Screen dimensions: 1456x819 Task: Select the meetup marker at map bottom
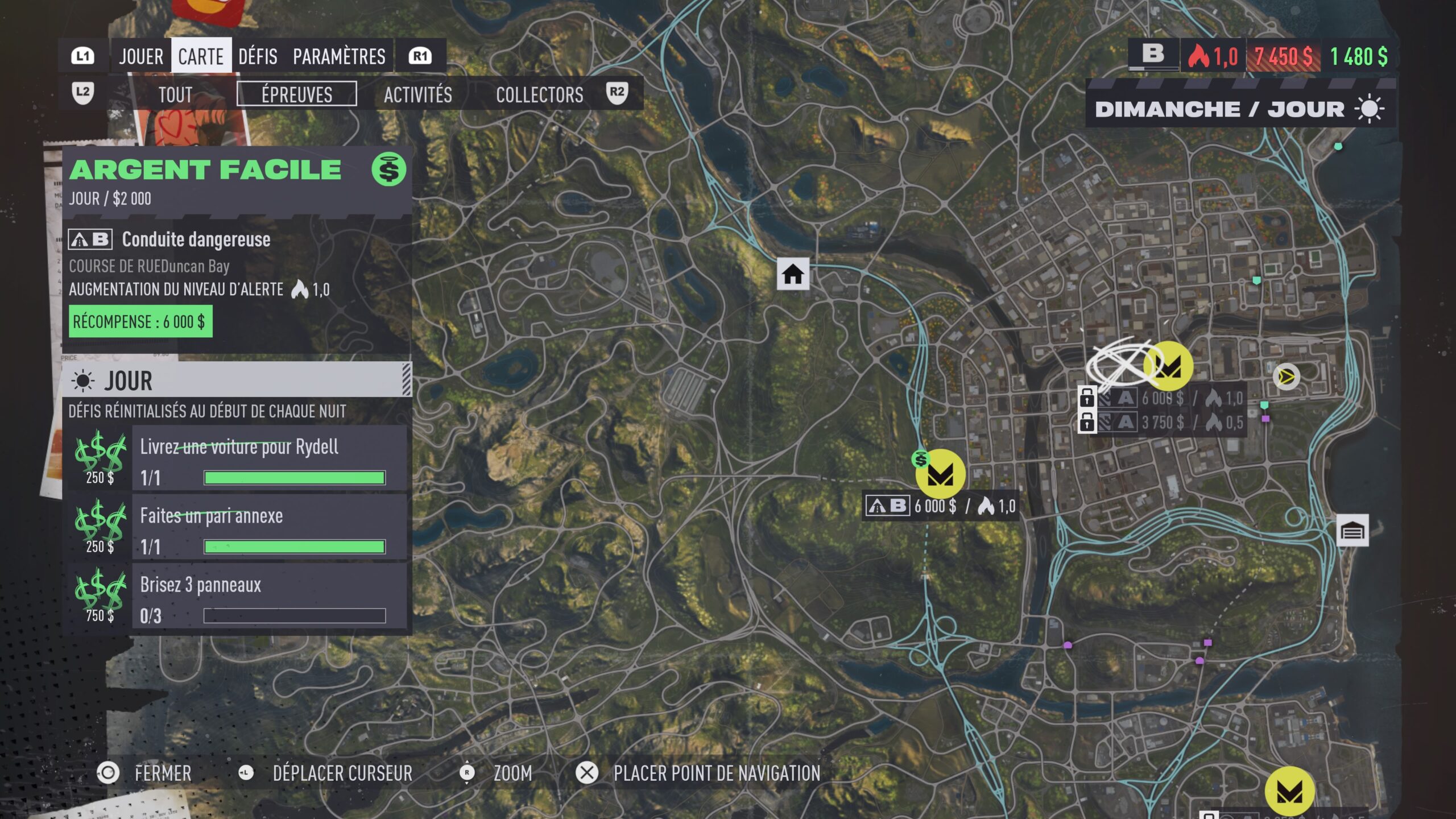pos(1289,791)
